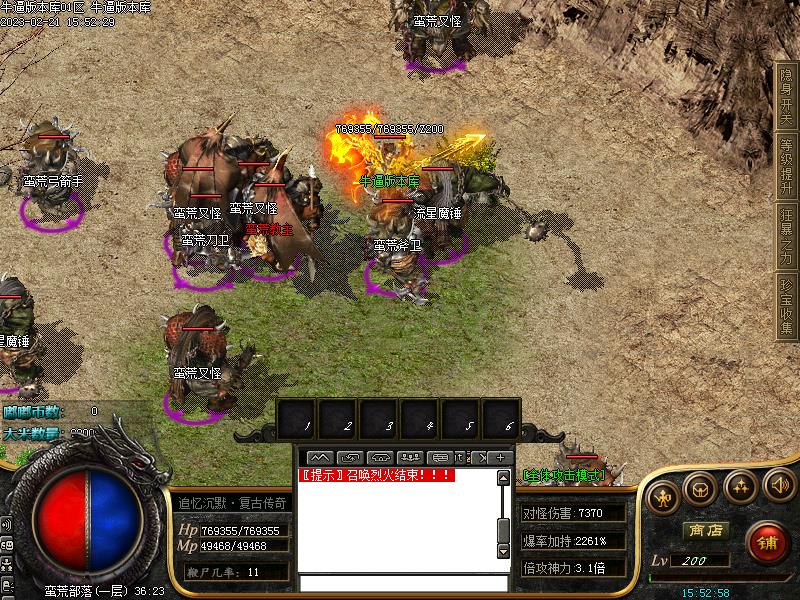Click the group-of-people chat toolbar button
This screenshot has width=800, height=600.
pos(409,458)
